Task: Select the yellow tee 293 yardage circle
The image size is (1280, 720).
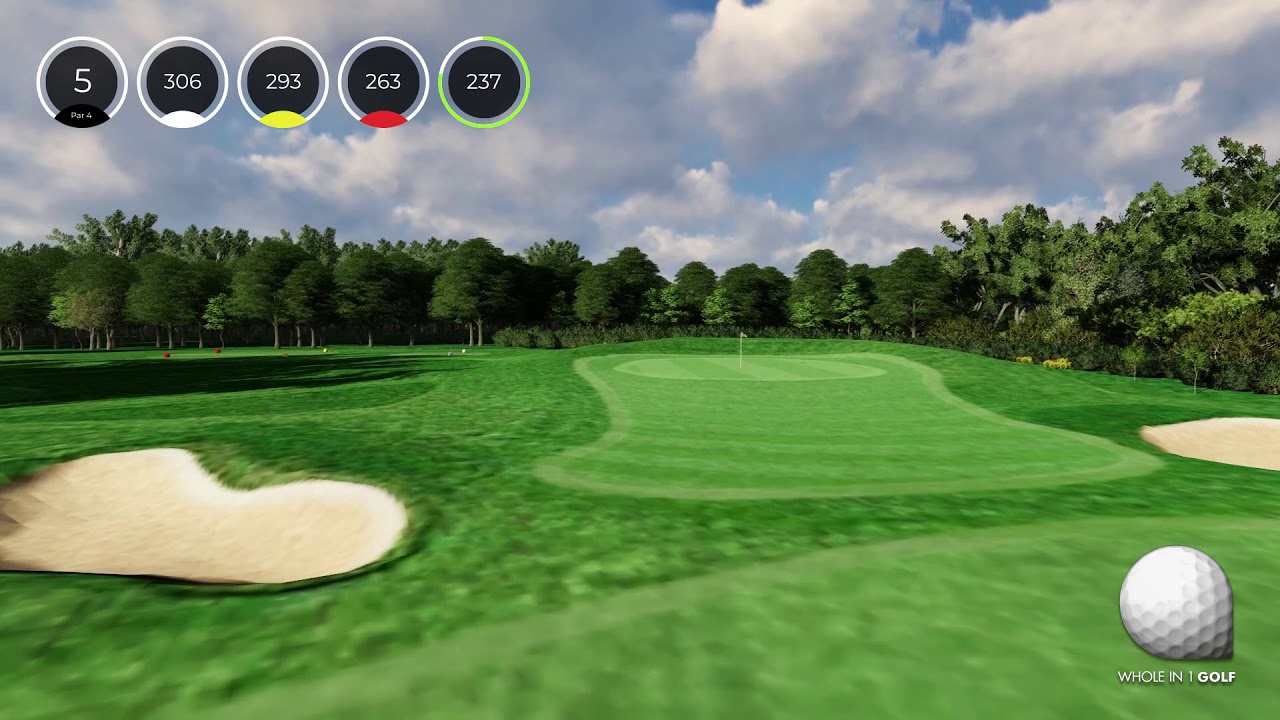Action: [x=283, y=82]
